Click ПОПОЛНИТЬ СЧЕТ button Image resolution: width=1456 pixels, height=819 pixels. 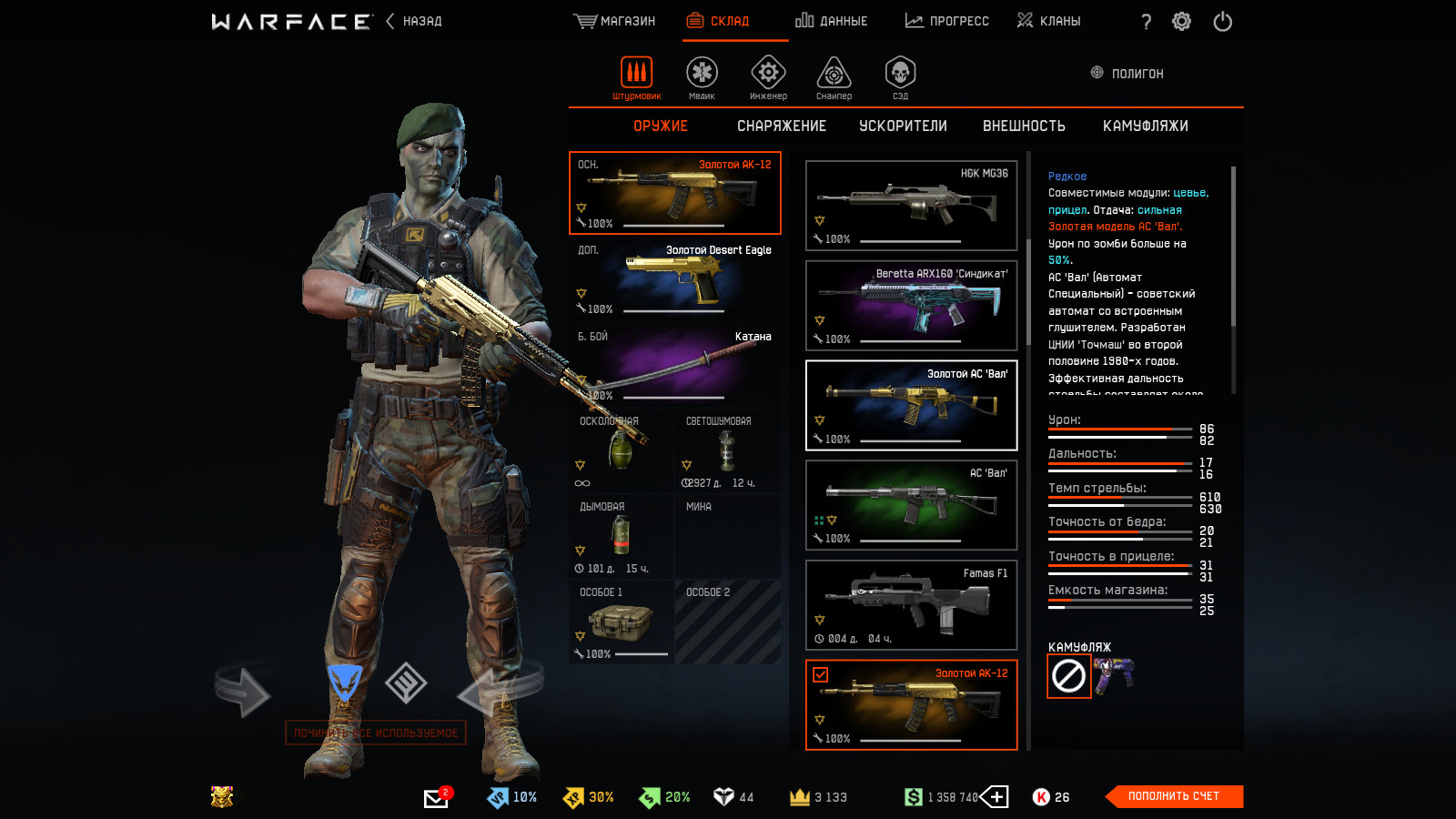pos(1173,796)
